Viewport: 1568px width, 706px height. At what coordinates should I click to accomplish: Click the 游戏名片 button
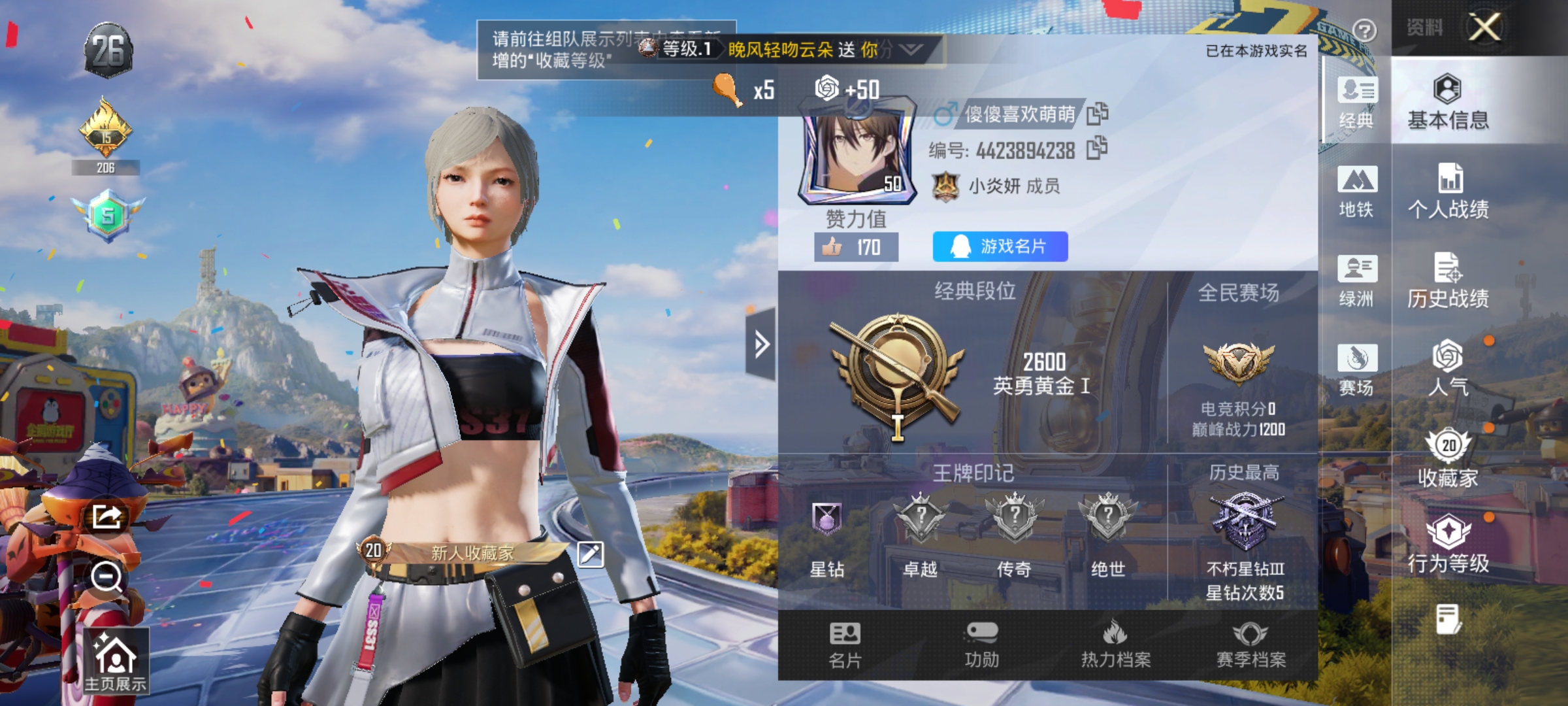(x=1000, y=248)
